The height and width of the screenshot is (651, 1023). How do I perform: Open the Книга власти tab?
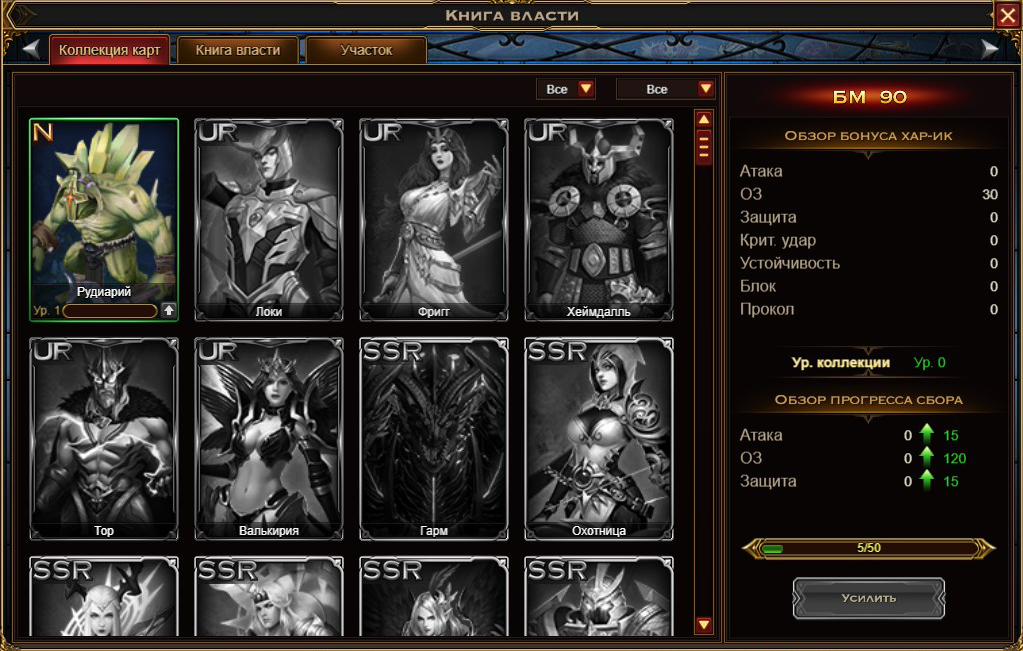238,50
